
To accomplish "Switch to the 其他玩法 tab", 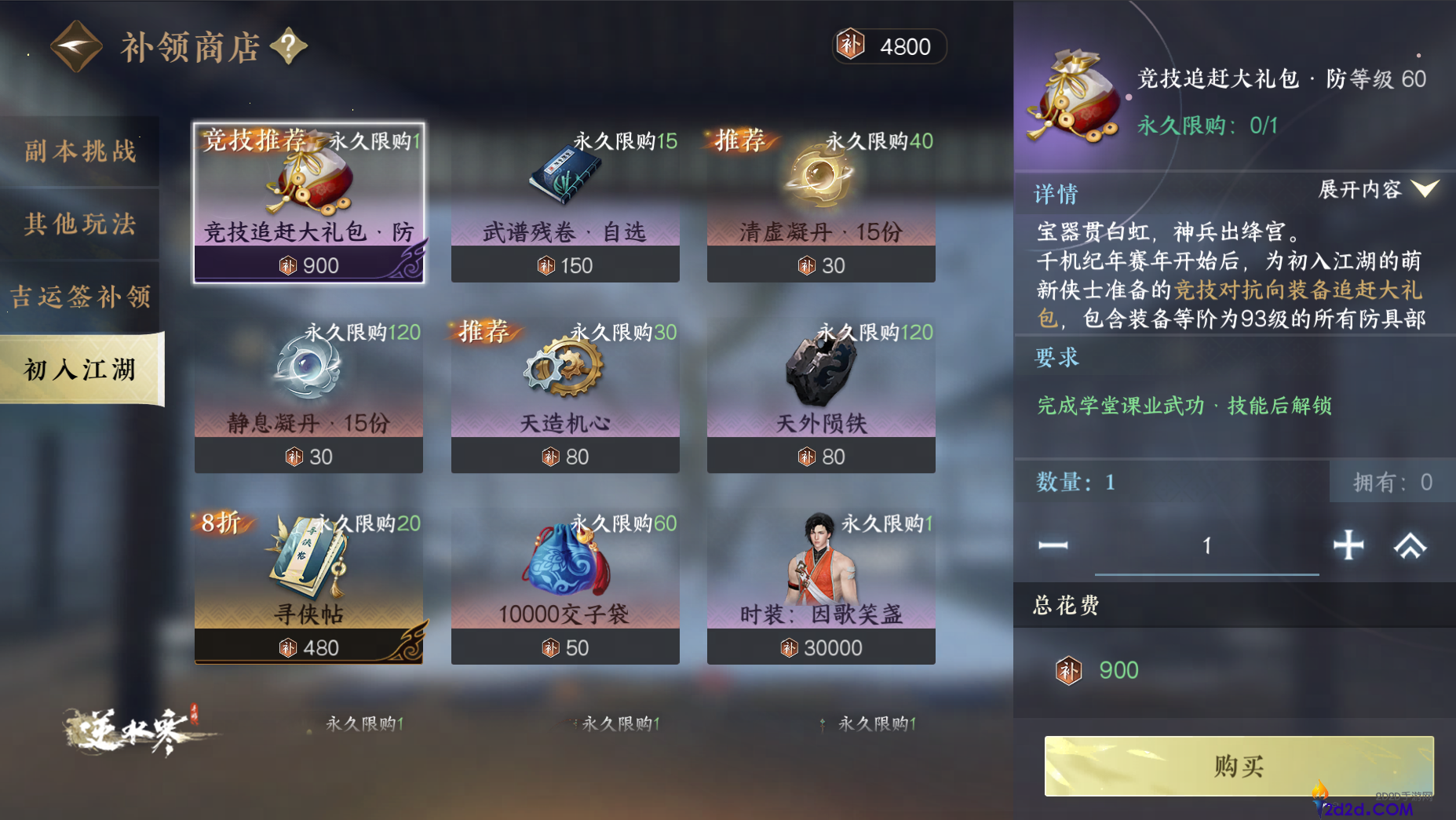I will coord(79,224).
